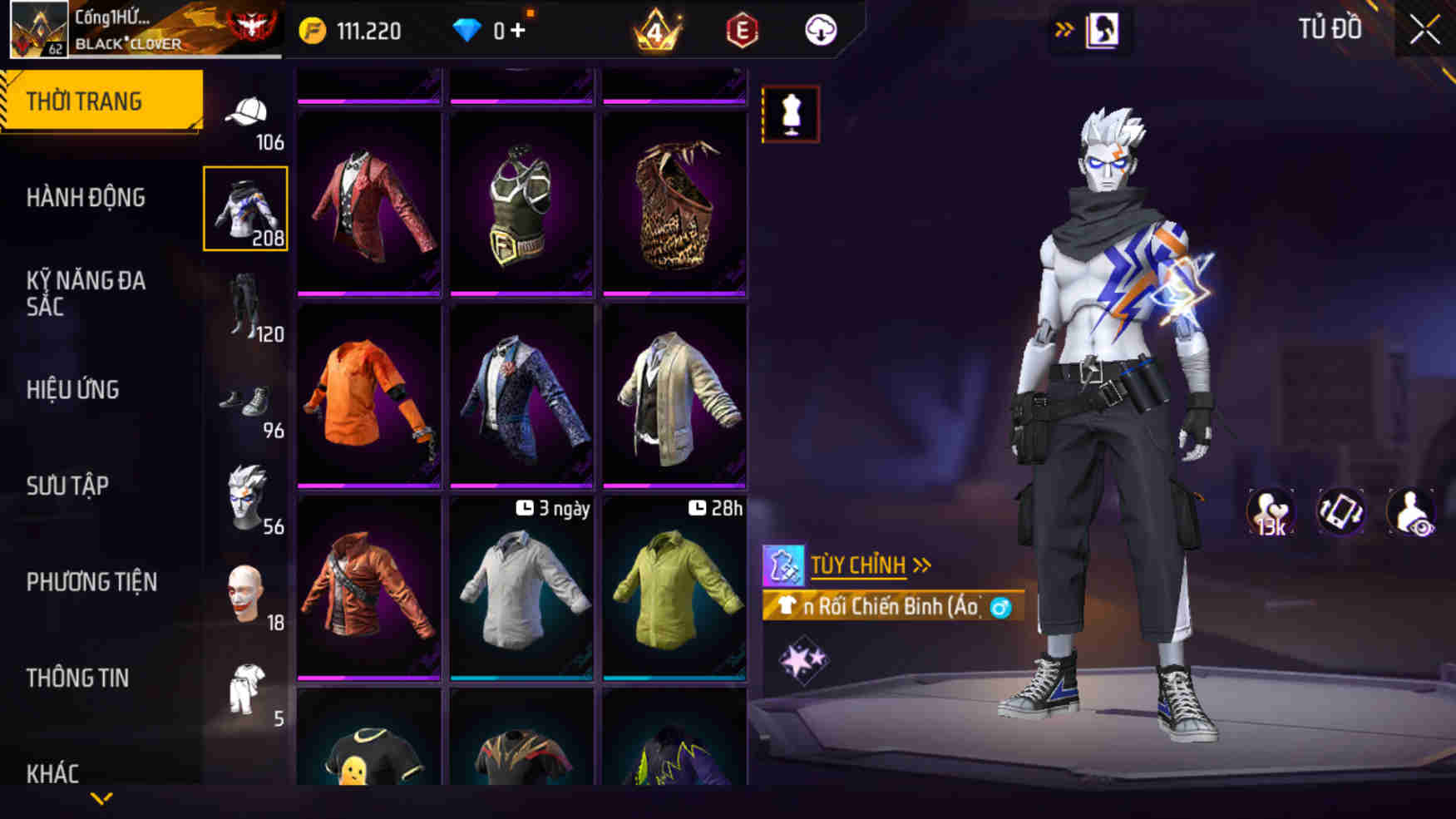The height and width of the screenshot is (819, 1456).
Task: Toggle the character view eye icon
Action: click(1411, 511)
